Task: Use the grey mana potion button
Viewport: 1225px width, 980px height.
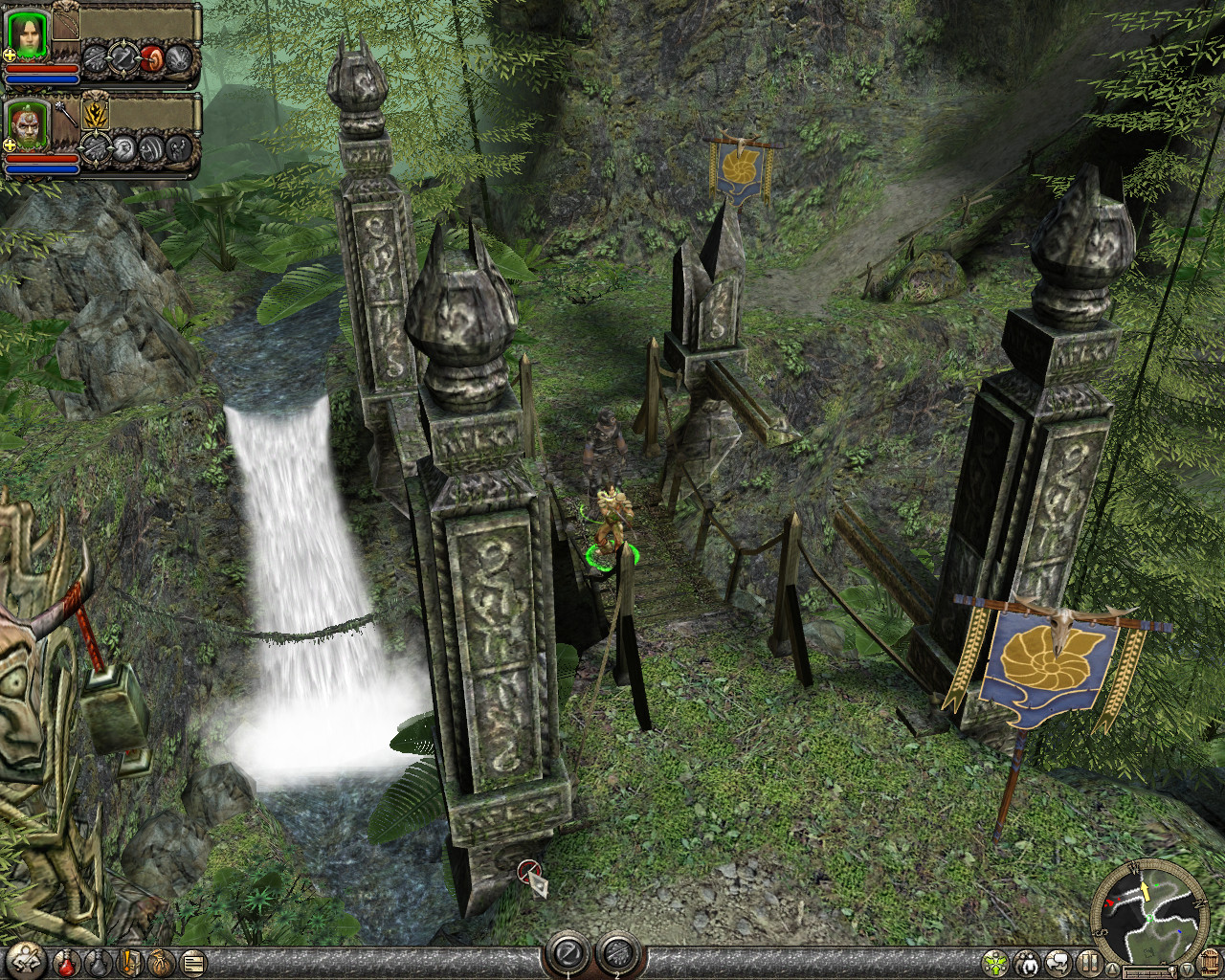Action: [x=97, y=962]
